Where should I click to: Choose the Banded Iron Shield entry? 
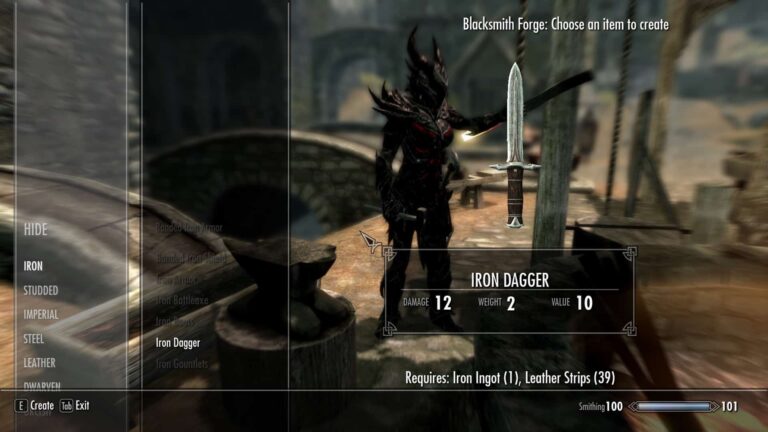coord(189,259)
